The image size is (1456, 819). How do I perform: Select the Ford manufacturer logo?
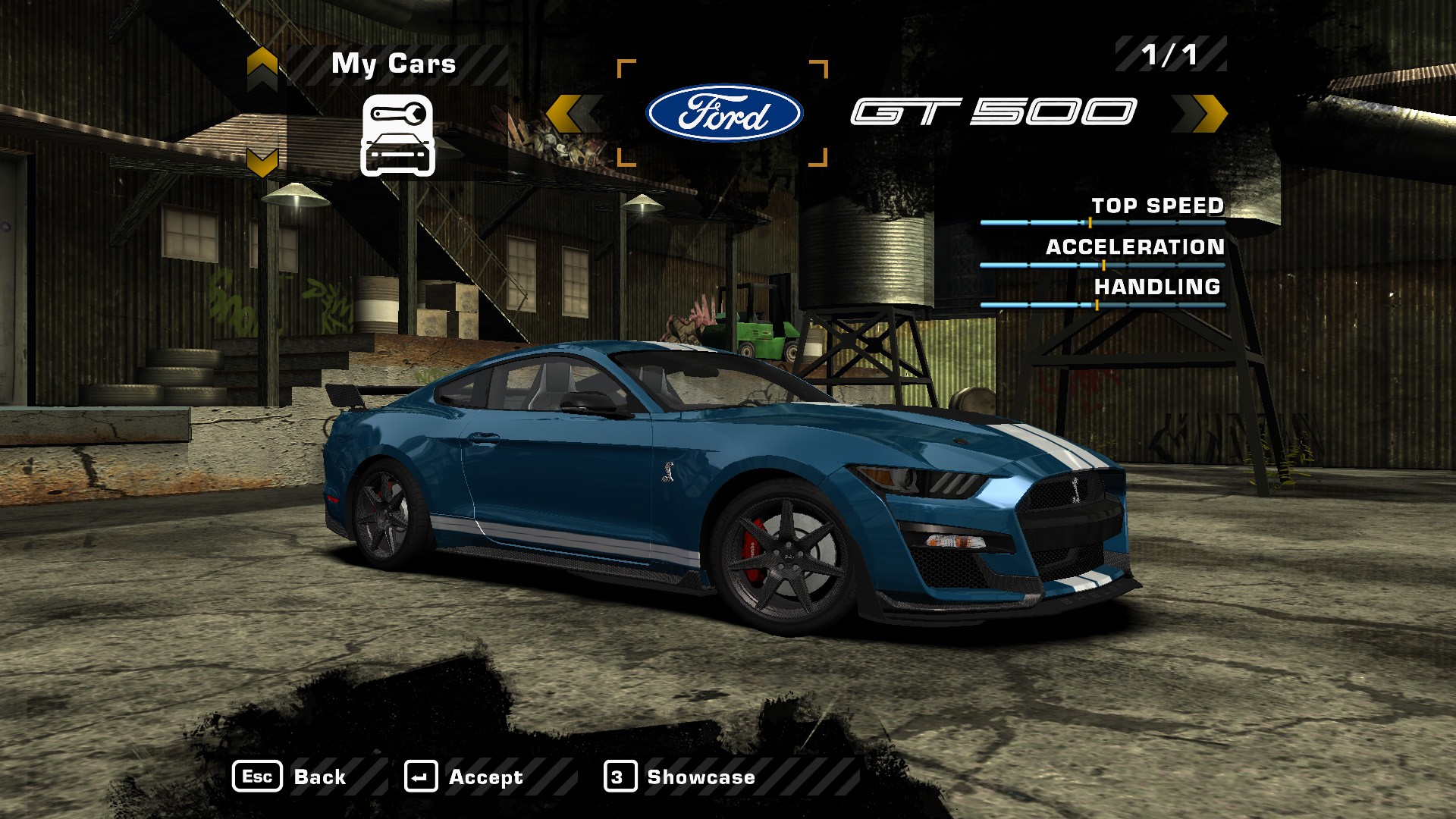coord(723,113)
